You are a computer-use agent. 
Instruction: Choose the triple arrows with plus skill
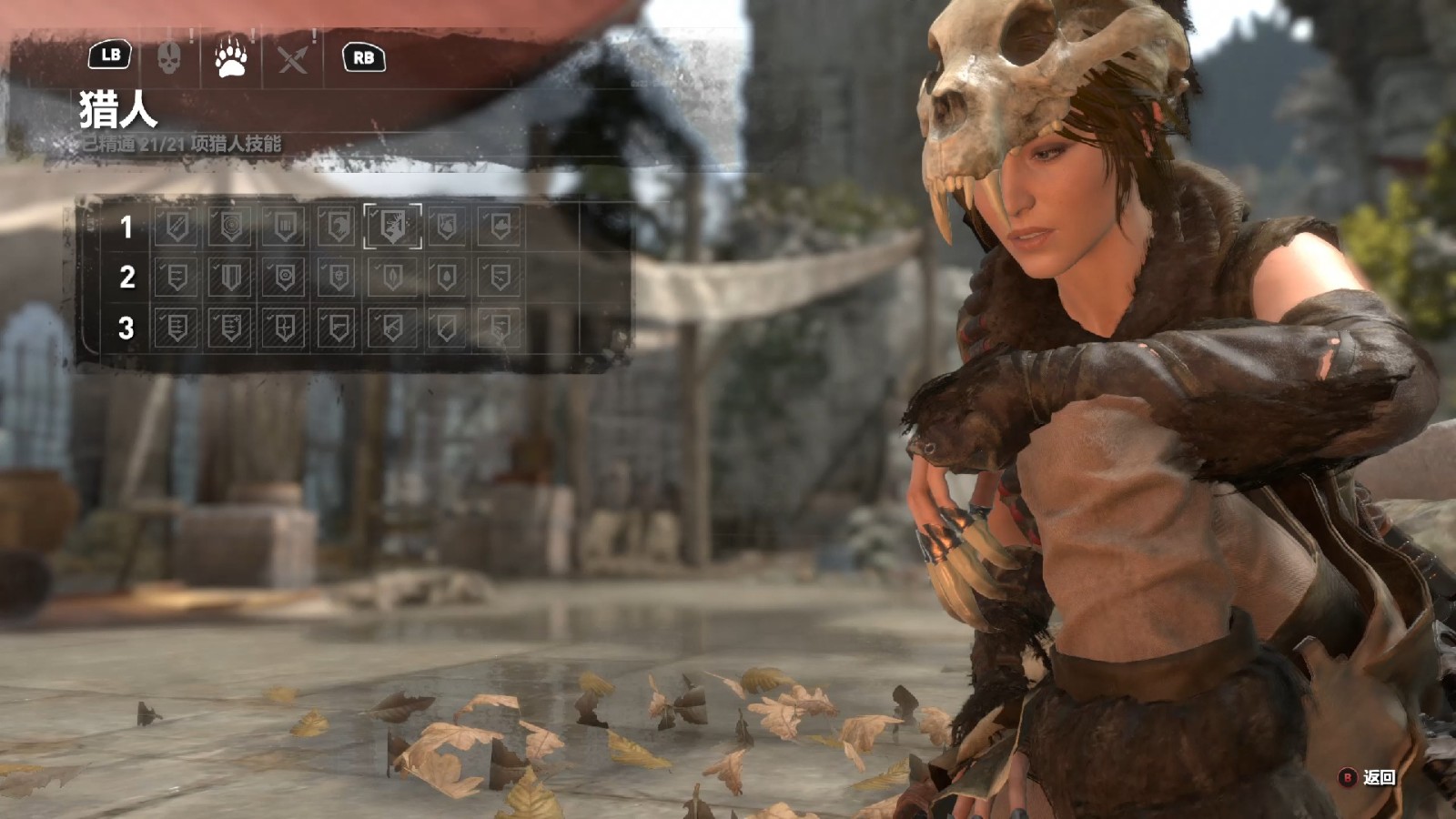coord(230,328)
